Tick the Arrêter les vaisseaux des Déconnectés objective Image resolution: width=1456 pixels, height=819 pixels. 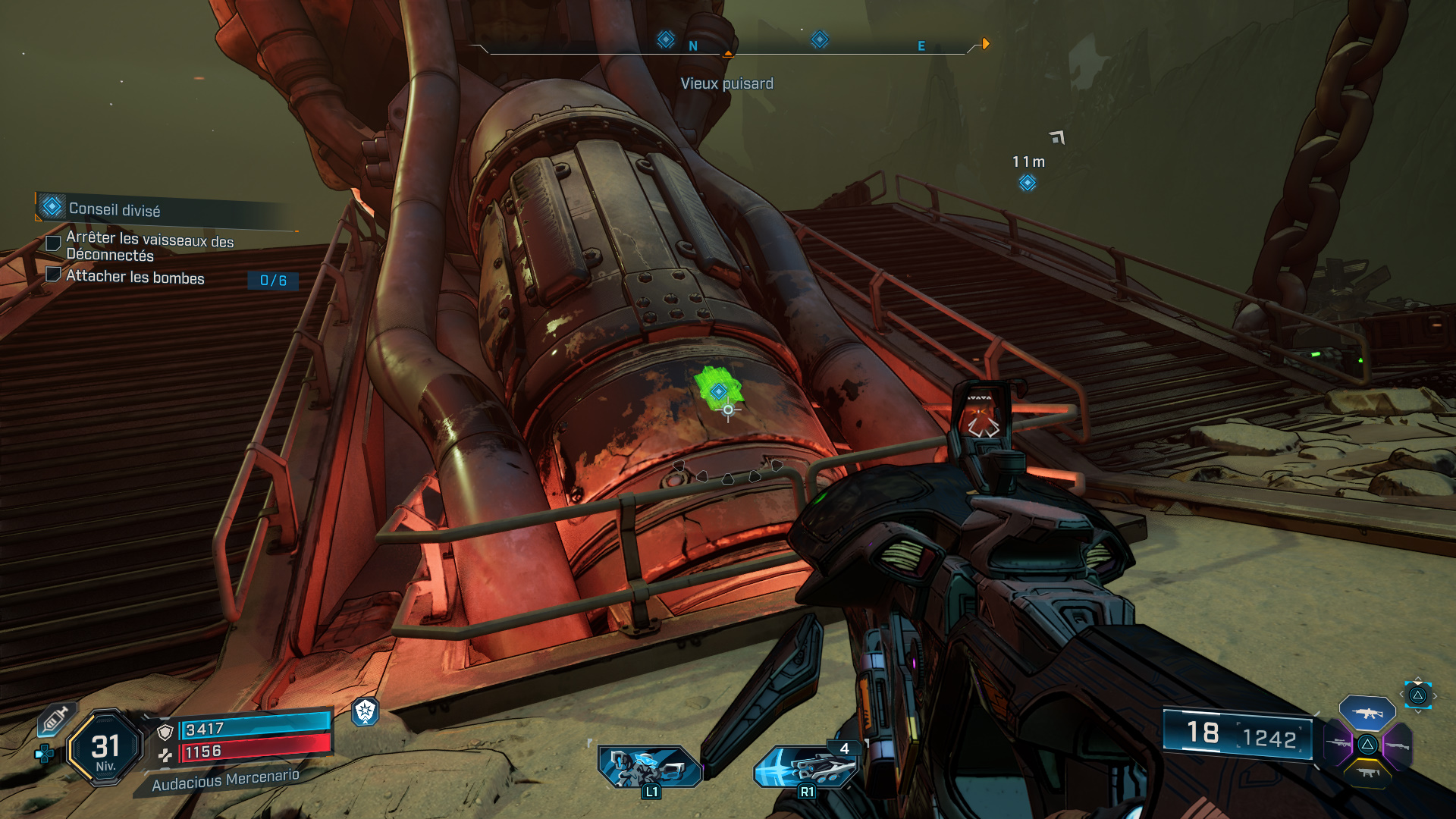click(53, 243)
